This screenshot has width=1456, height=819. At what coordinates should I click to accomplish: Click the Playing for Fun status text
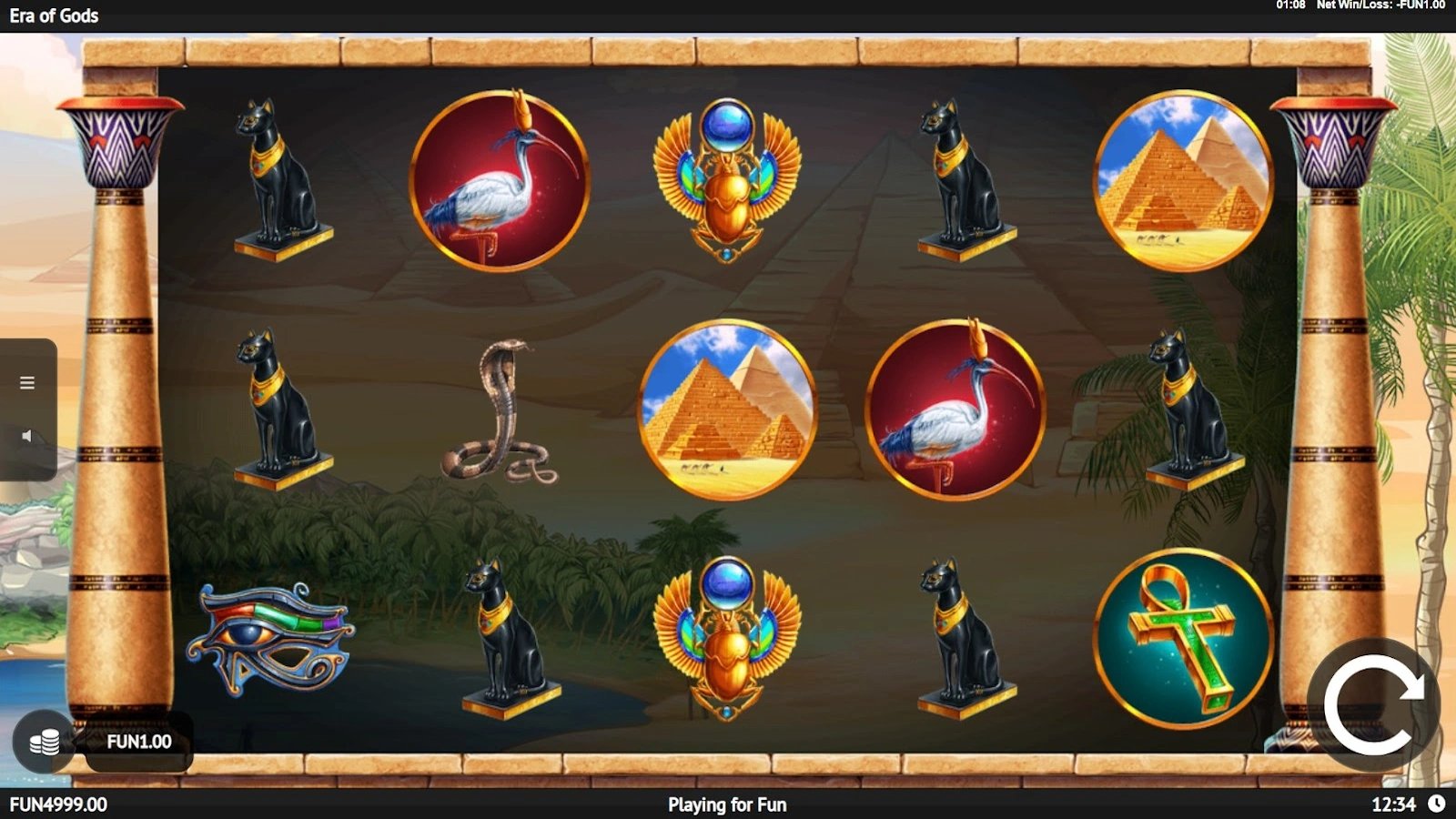click(728, 804)
